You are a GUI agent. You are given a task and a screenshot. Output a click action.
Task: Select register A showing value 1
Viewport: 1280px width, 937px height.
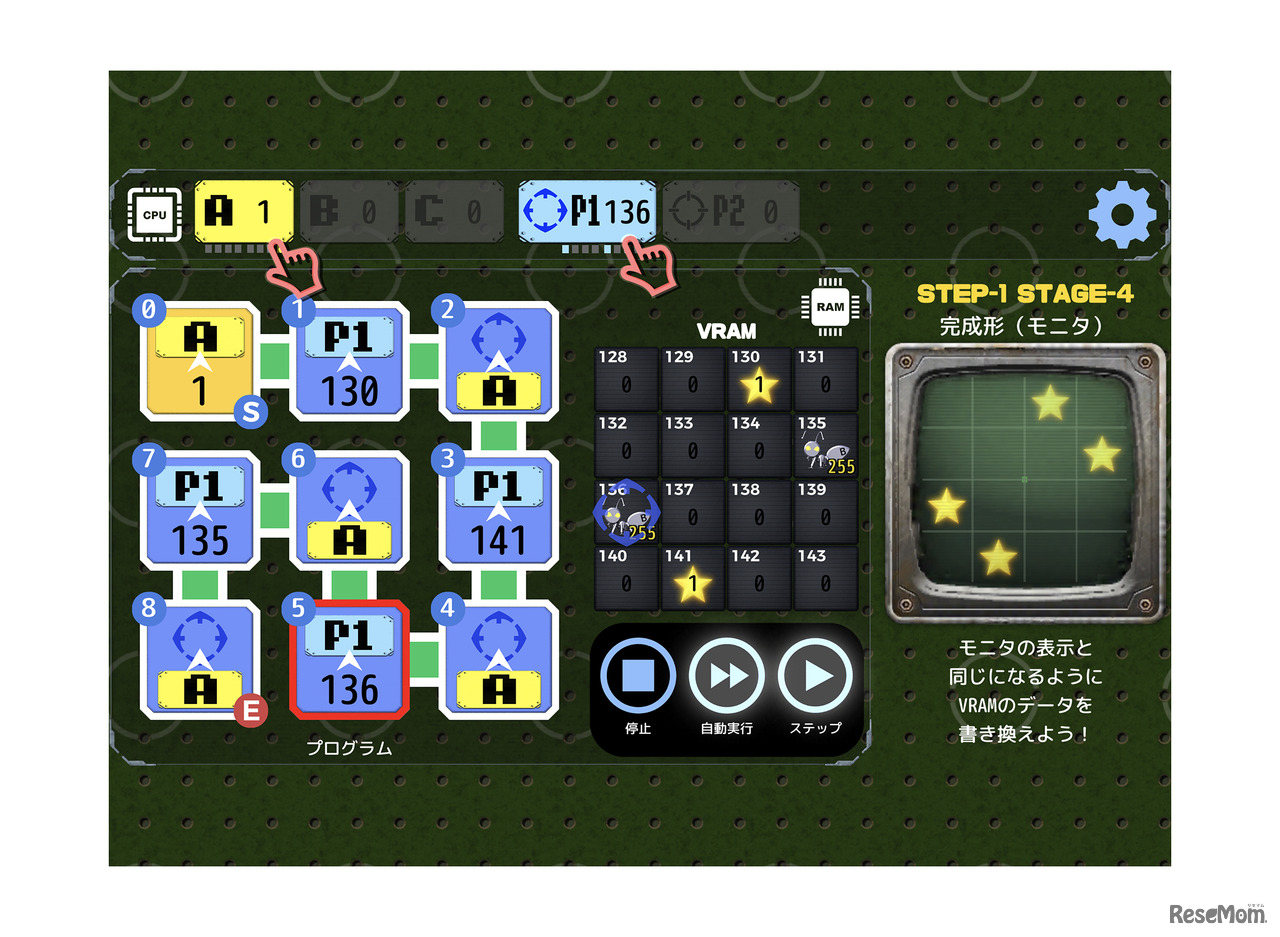(x=243, y=212)
